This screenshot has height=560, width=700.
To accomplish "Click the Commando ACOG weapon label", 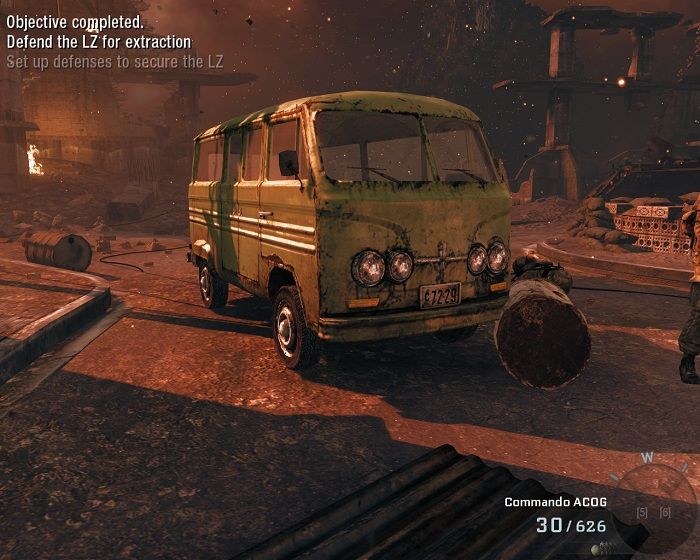I will [x=555, y=502].
